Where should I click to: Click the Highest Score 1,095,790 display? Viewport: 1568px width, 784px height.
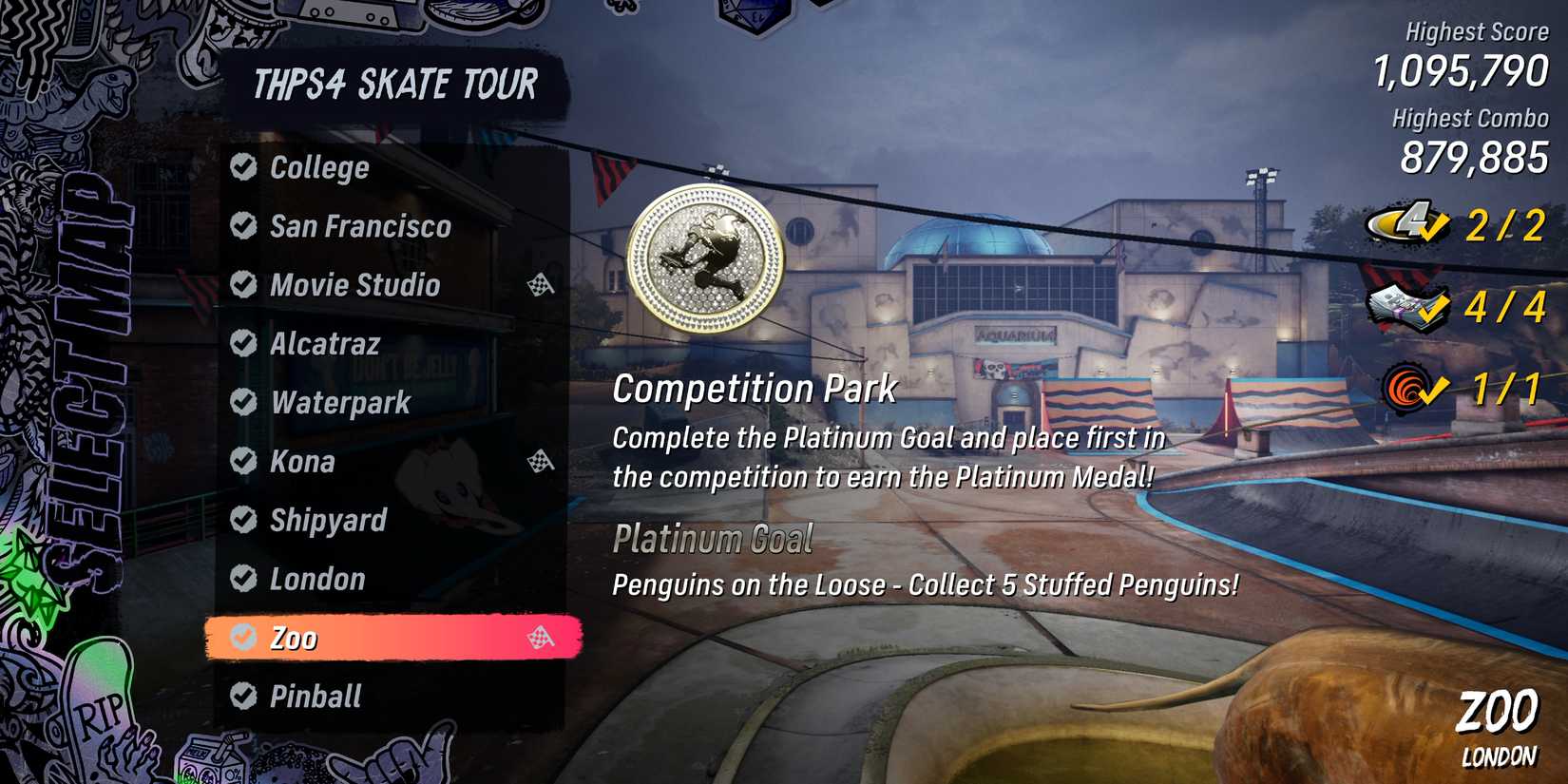1460,74
